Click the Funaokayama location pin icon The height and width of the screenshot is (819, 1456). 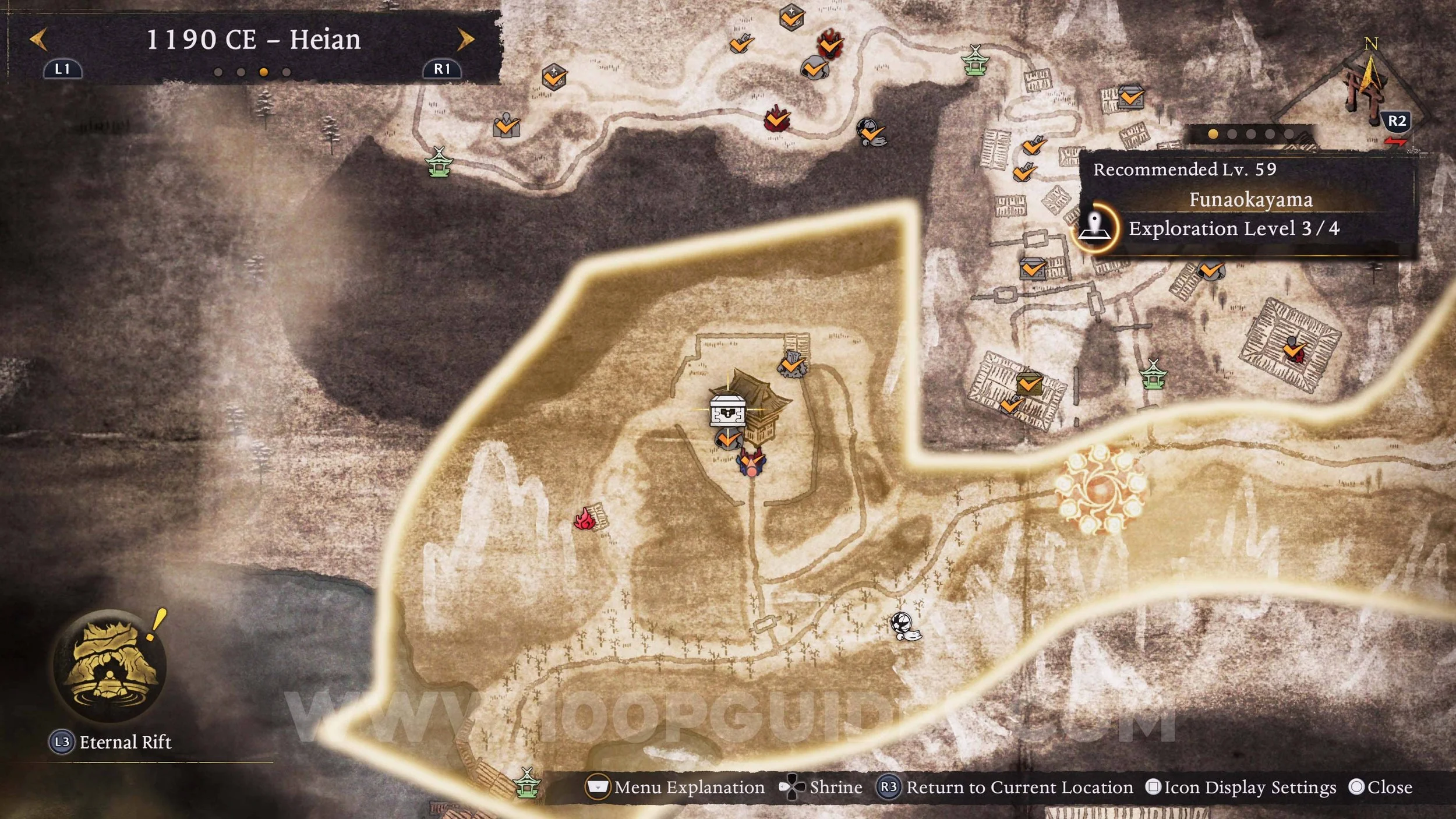tap(1095, 228)
